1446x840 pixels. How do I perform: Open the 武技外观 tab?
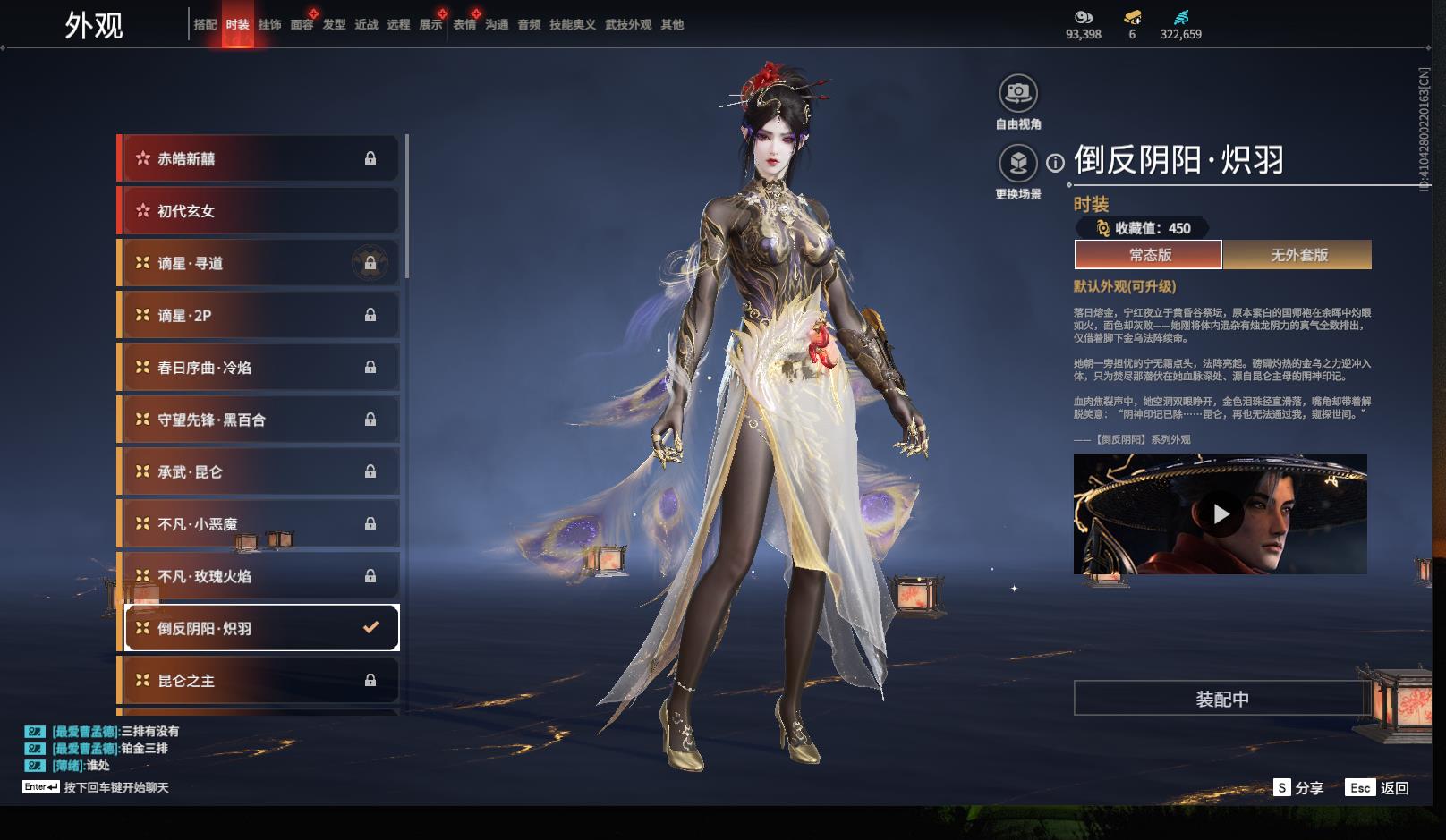pos(628,25)
